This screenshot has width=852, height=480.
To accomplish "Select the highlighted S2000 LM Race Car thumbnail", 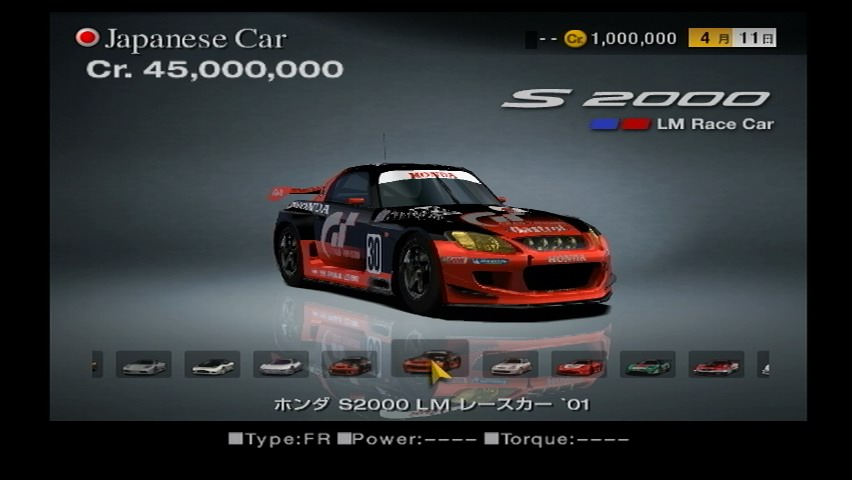I will point(430,362).
